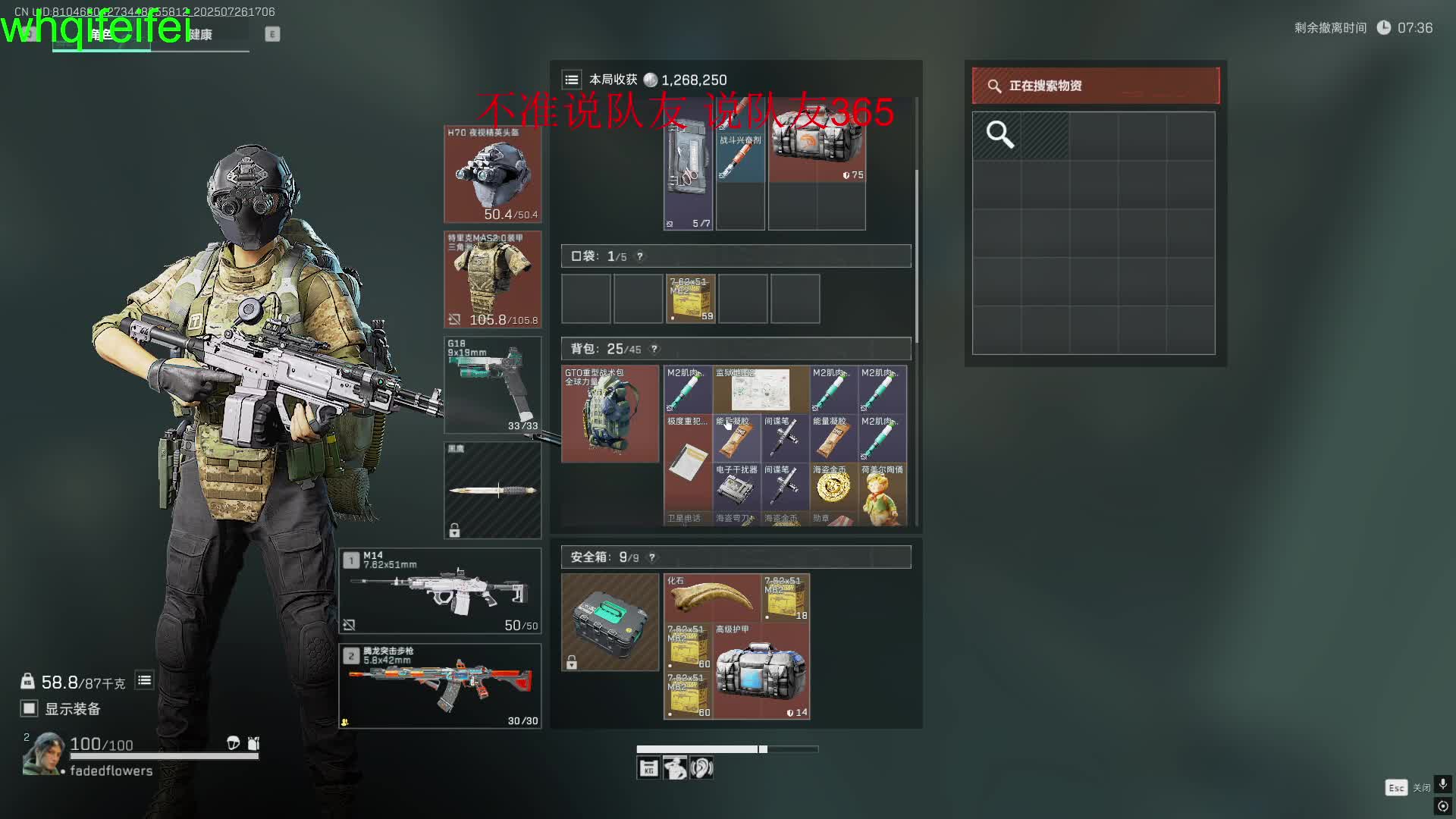Show the 背包 backpack help tooltip

point(654,349)
